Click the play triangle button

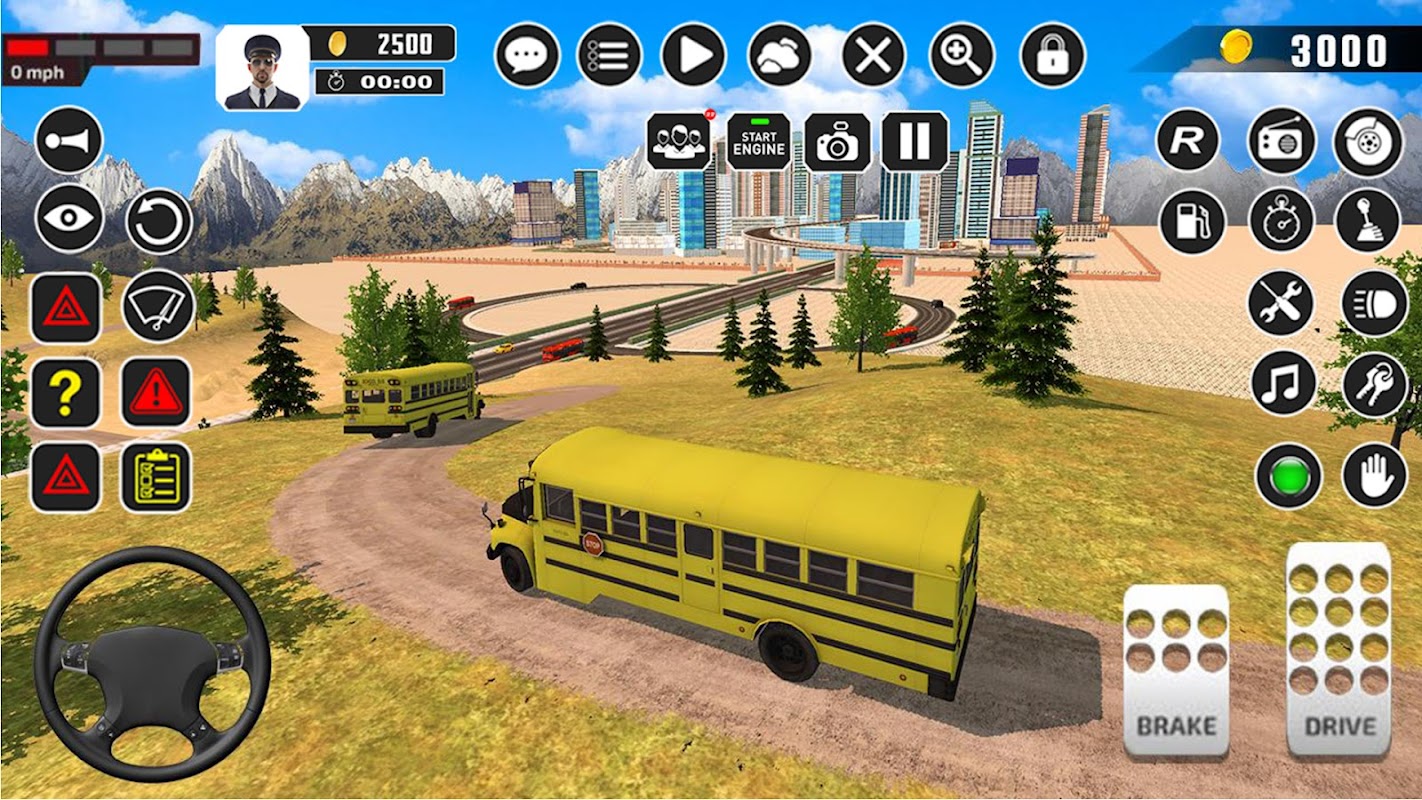[693, 55]
